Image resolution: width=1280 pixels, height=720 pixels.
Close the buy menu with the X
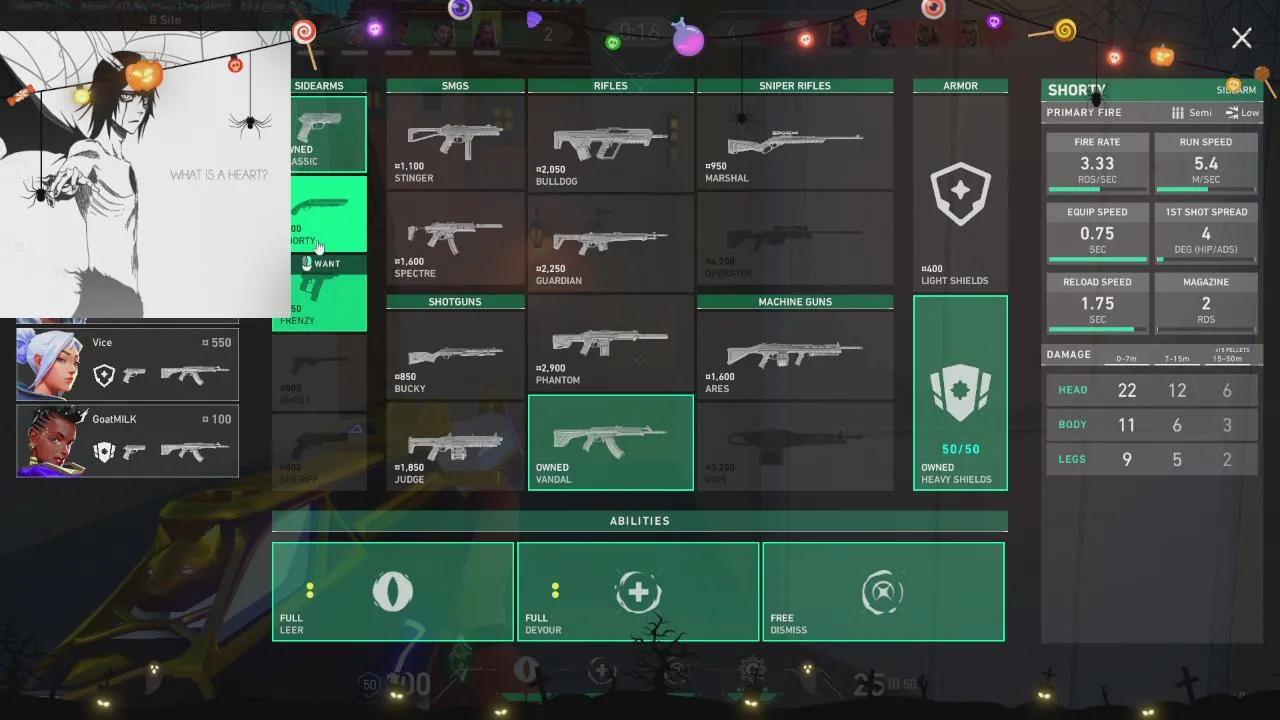1241,38
